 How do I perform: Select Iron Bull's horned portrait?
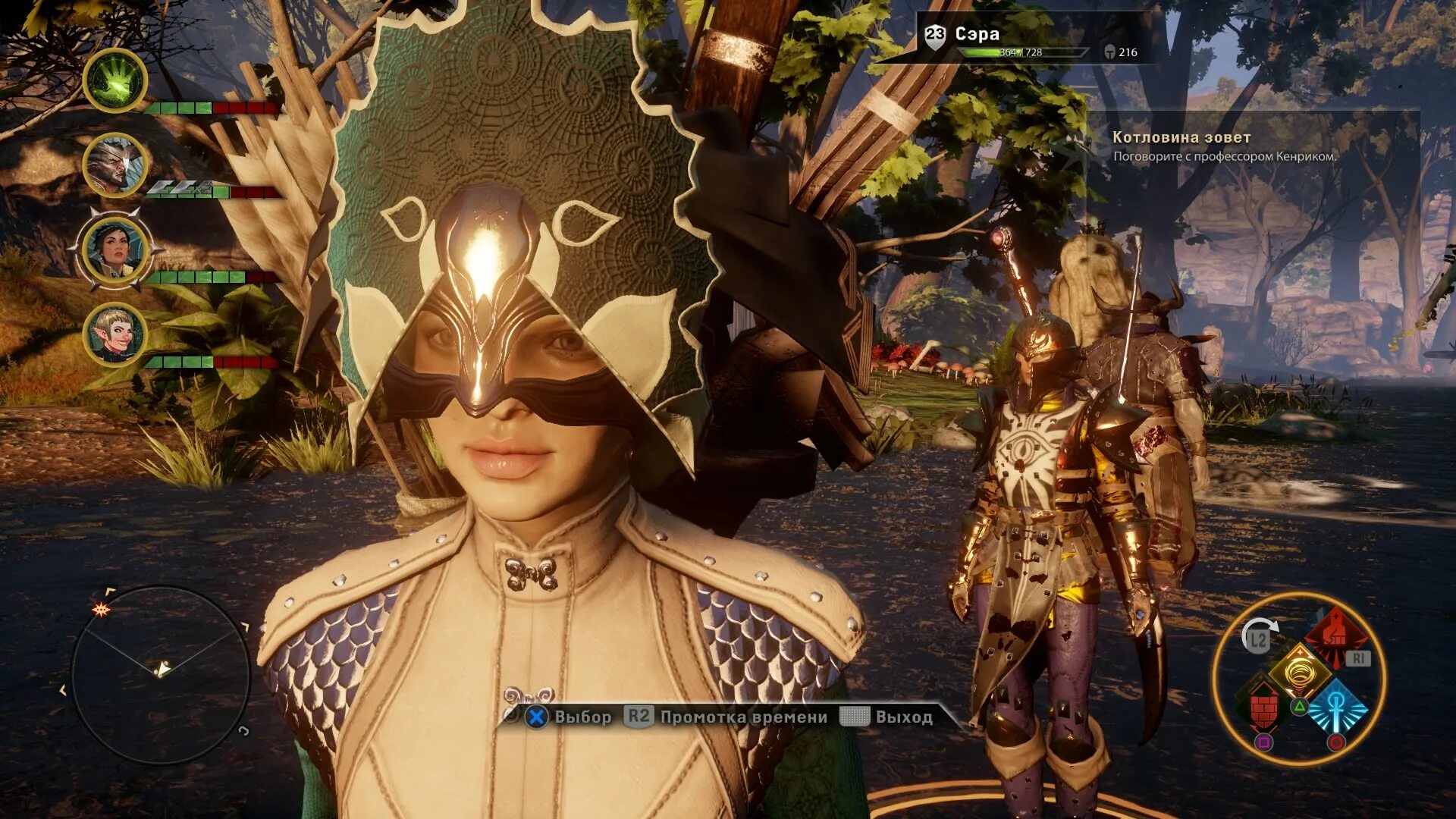(x=115, y=165)
